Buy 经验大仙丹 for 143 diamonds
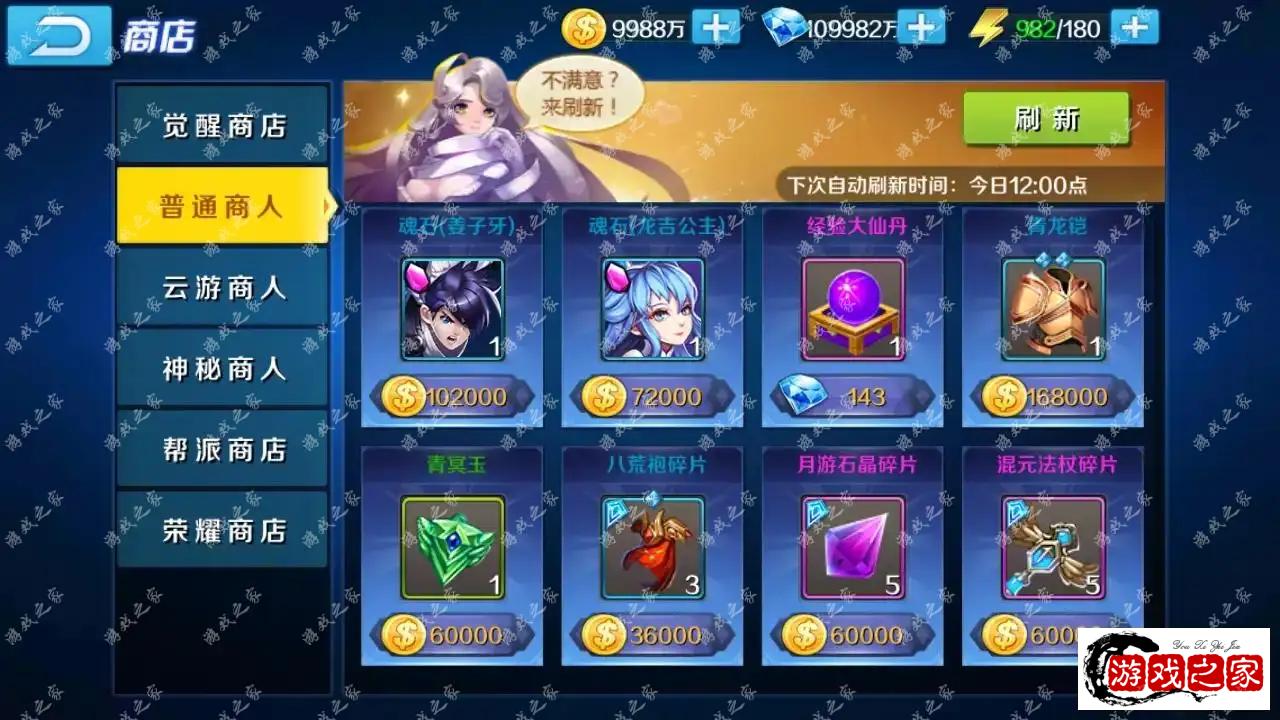Screen dimensions: 1280x720 point(853,397)
